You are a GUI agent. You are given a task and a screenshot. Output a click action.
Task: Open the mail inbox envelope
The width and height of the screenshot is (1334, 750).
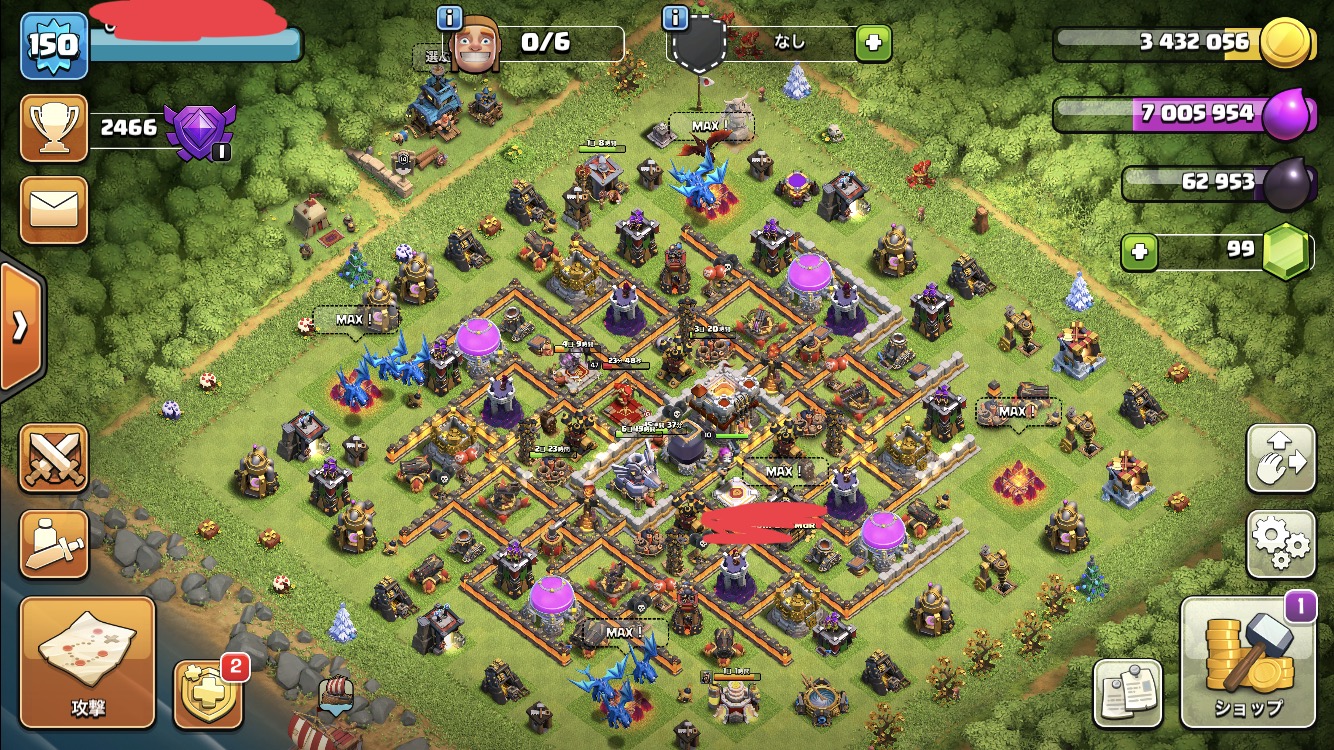[x=54, y=210]
